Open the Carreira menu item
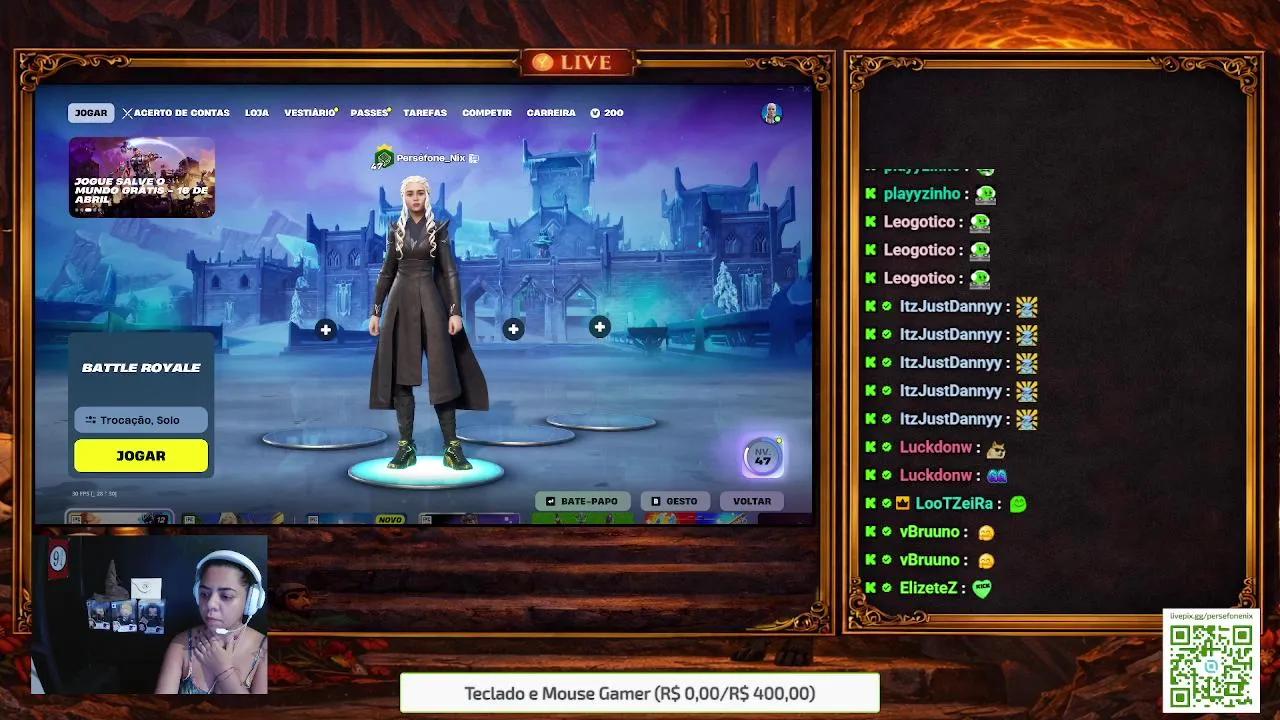 pyautogui.click(x=551, y=112)
